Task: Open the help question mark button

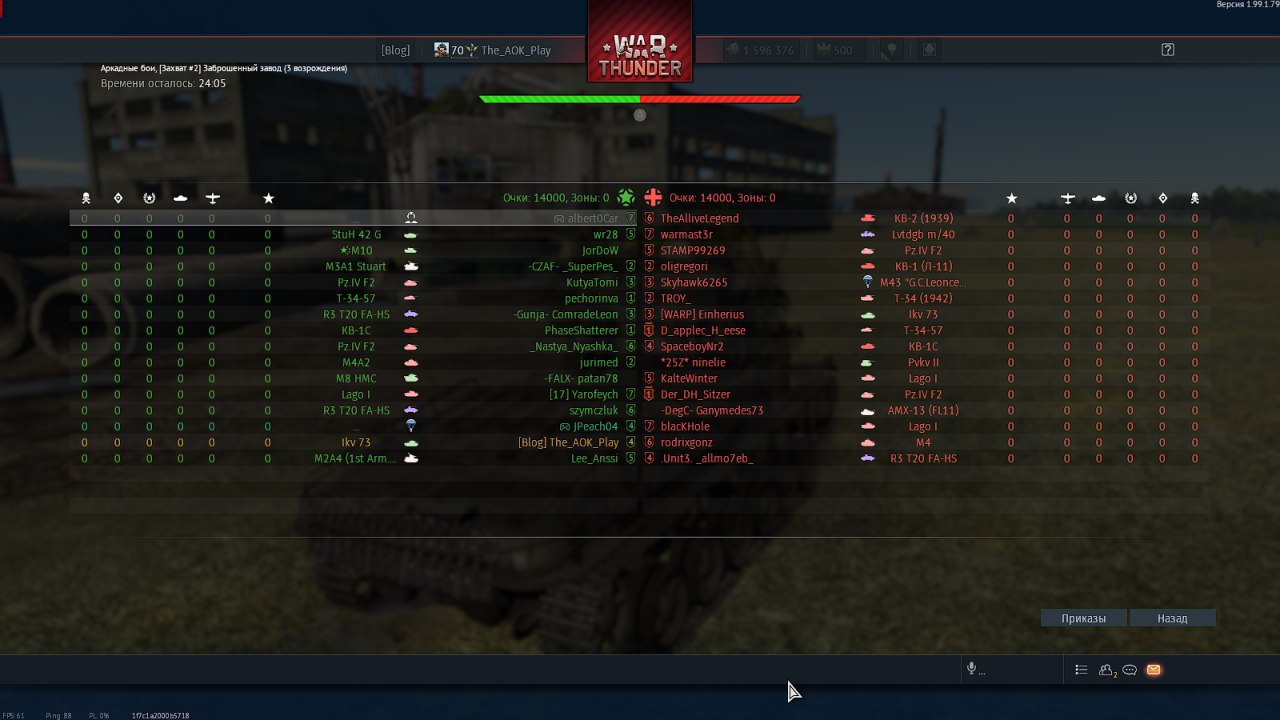Action: 1167,50
